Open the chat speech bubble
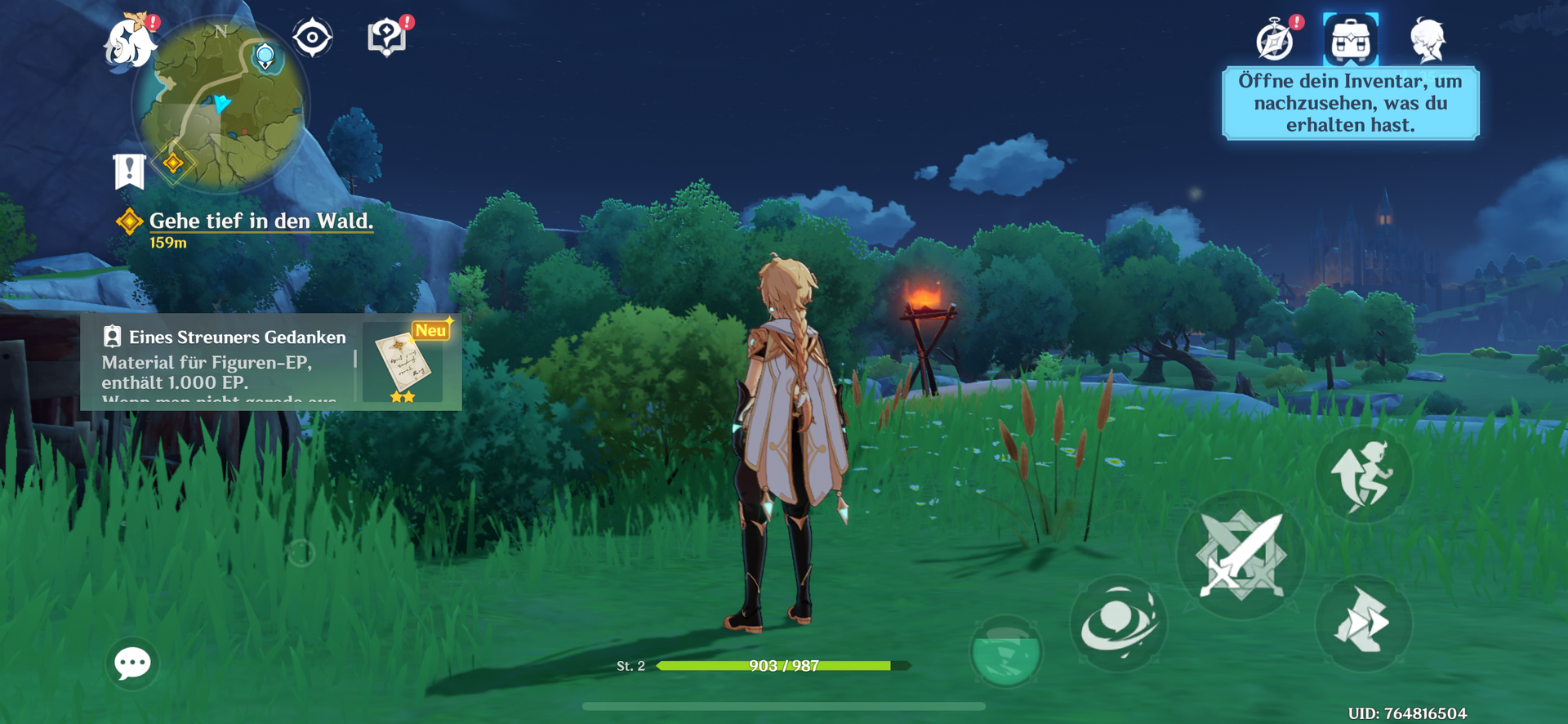Viewport: 1568px width, 724px height. [132, 663]
